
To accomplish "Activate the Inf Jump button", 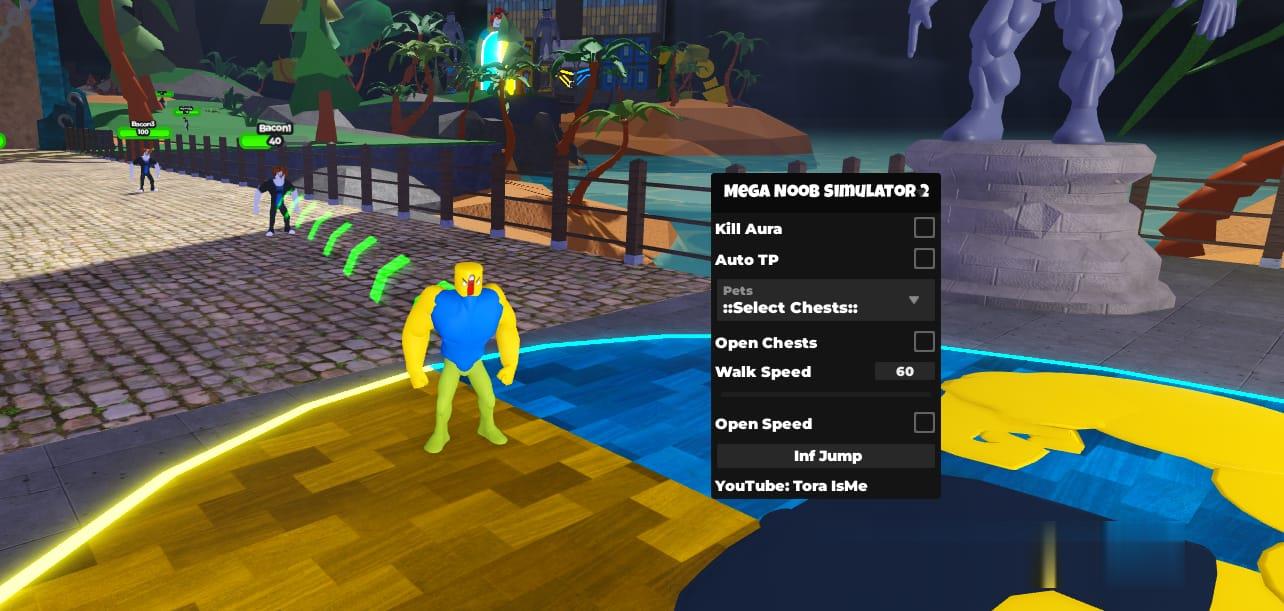I will 826,456.
